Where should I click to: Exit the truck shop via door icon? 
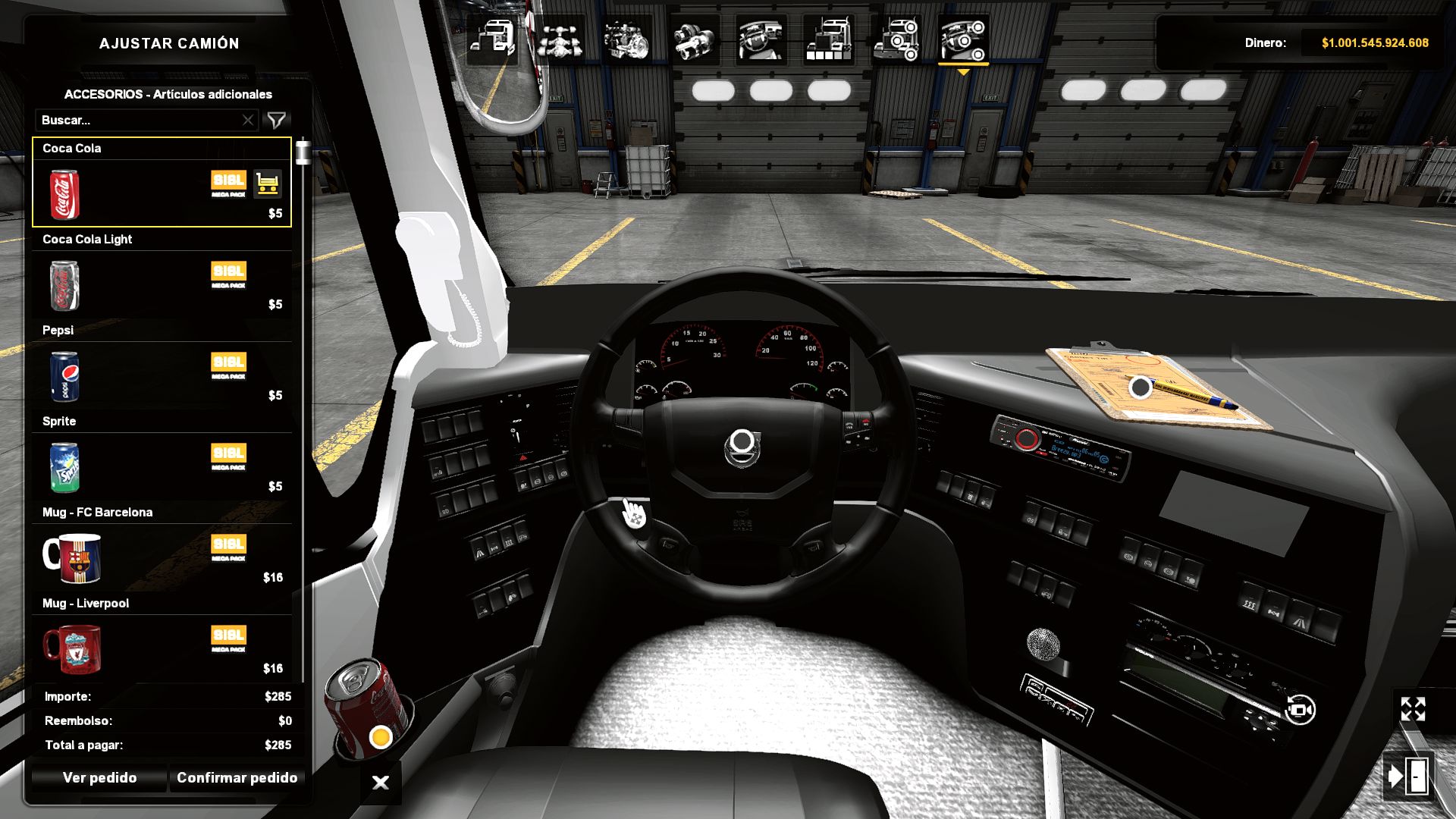coord(1408,777)
